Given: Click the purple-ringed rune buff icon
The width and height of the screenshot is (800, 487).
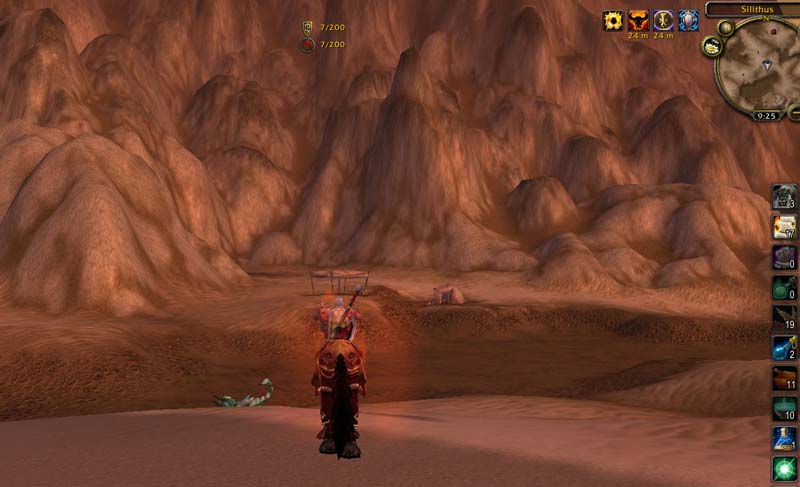Looking at the screenshot, I should [663, 21].
